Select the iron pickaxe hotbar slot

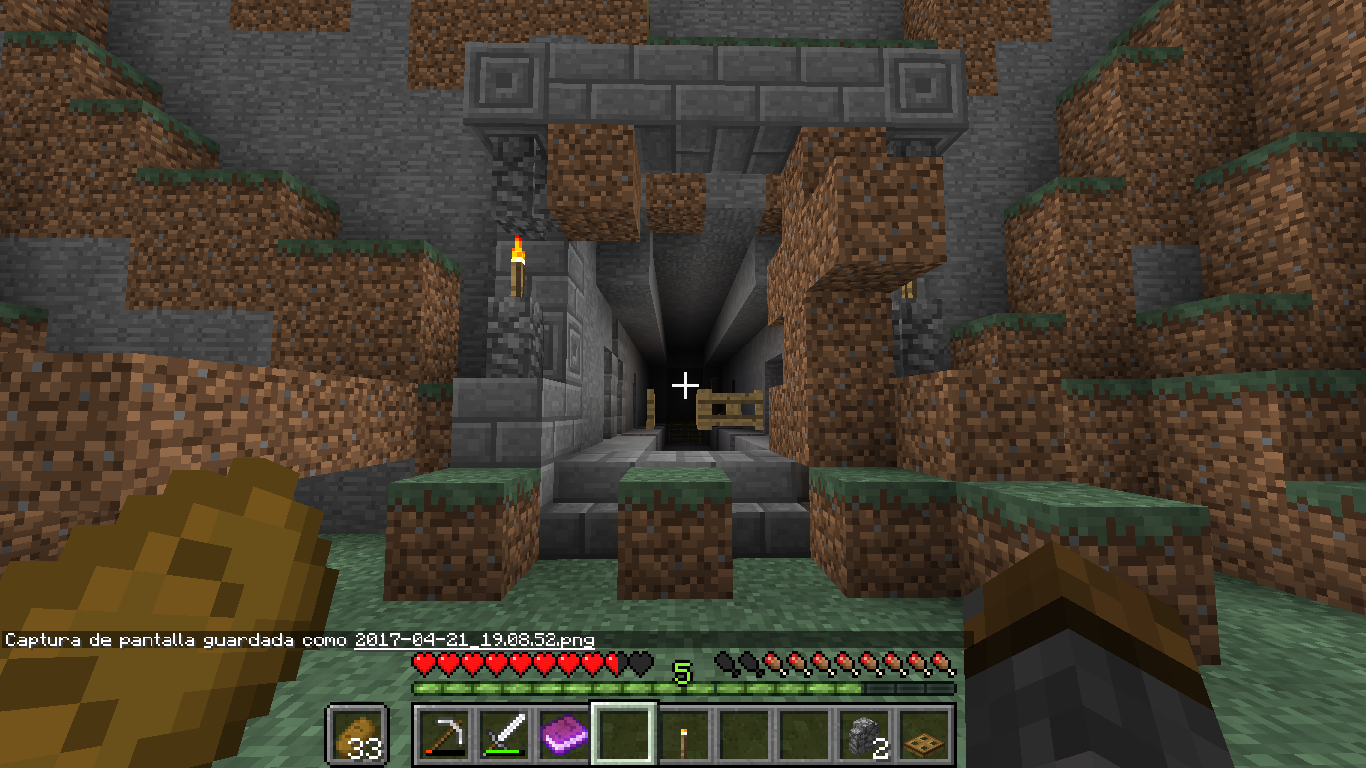443,736
